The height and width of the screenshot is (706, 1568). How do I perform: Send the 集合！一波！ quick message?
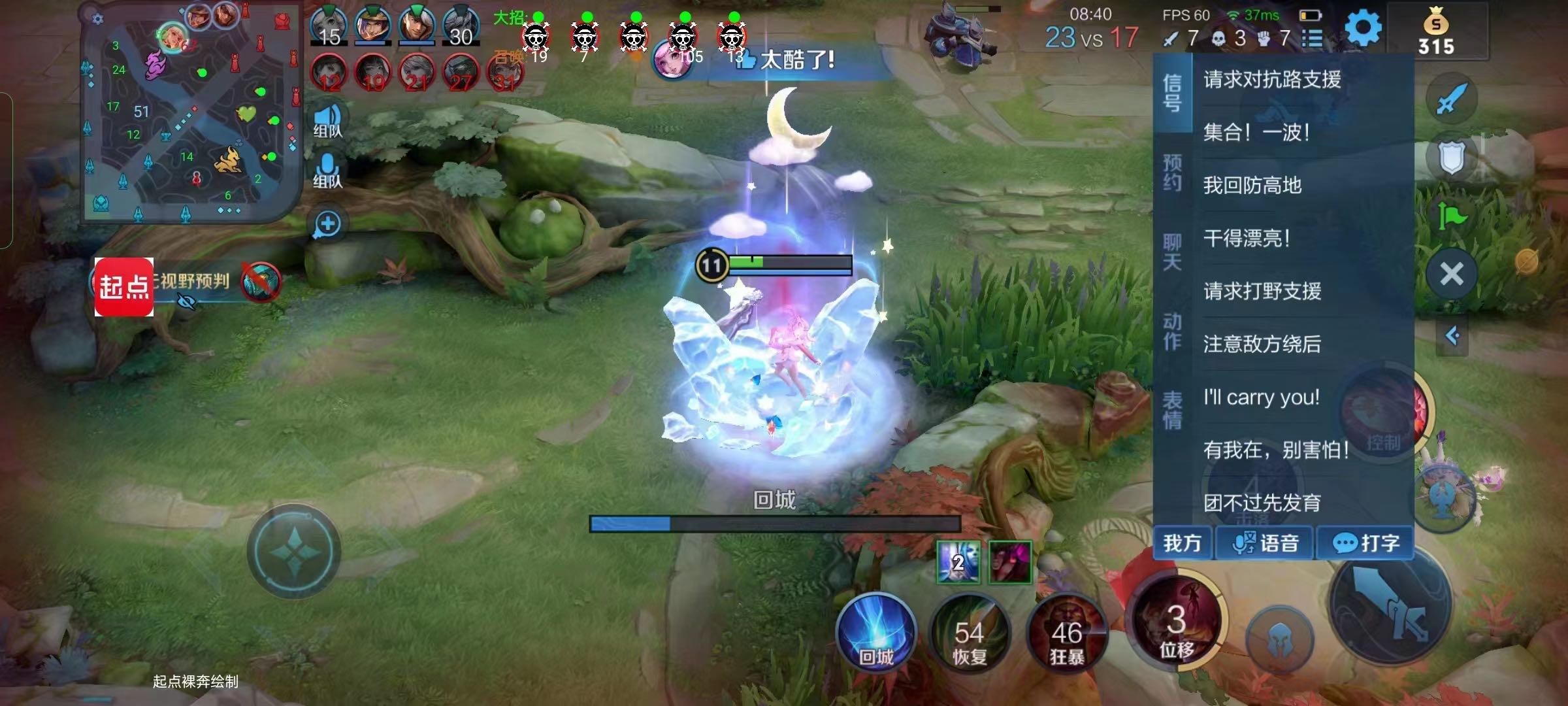1256,133
